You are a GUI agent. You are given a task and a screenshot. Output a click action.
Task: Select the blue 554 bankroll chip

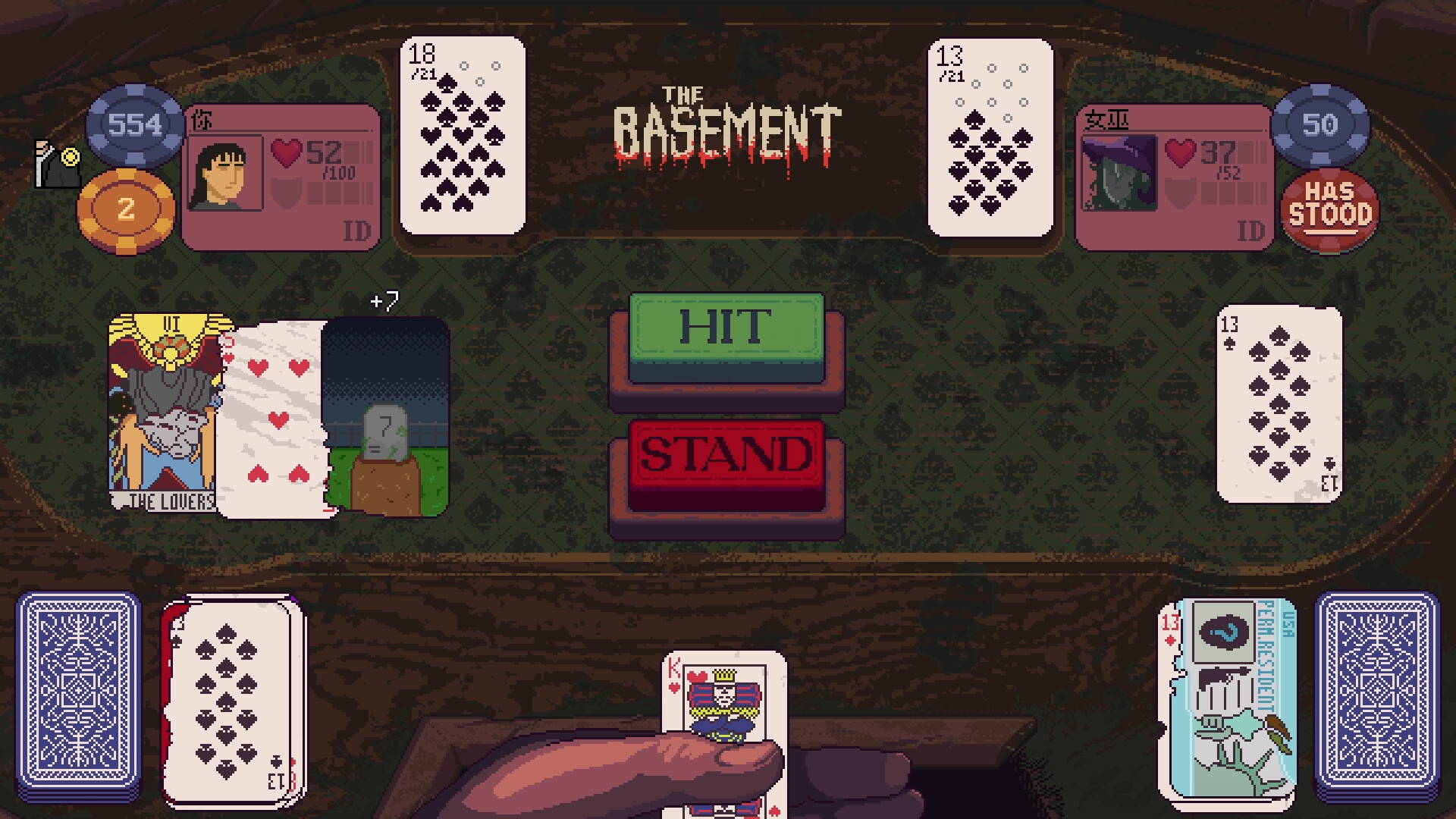pyautogui.click(x=133, y=125)
